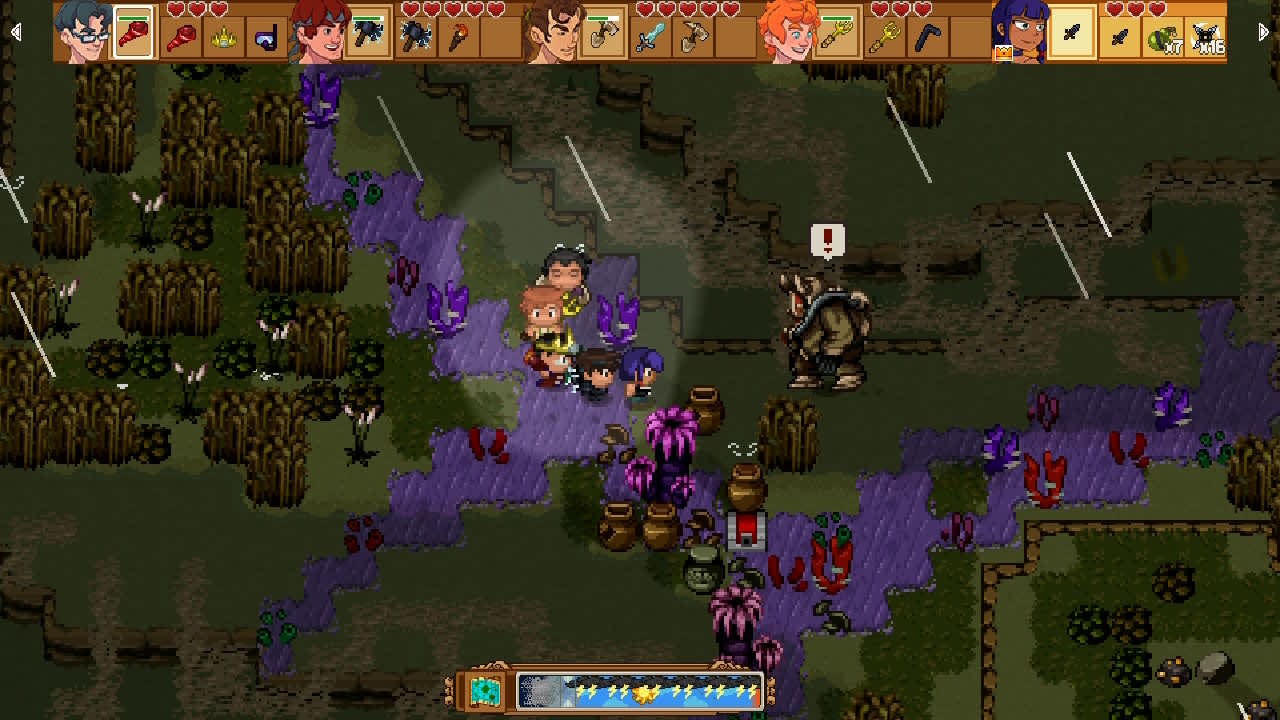This screenshot has width=1280, height=720.
Task: Click the red-haired character's portrait
Action: coord(318,30)
